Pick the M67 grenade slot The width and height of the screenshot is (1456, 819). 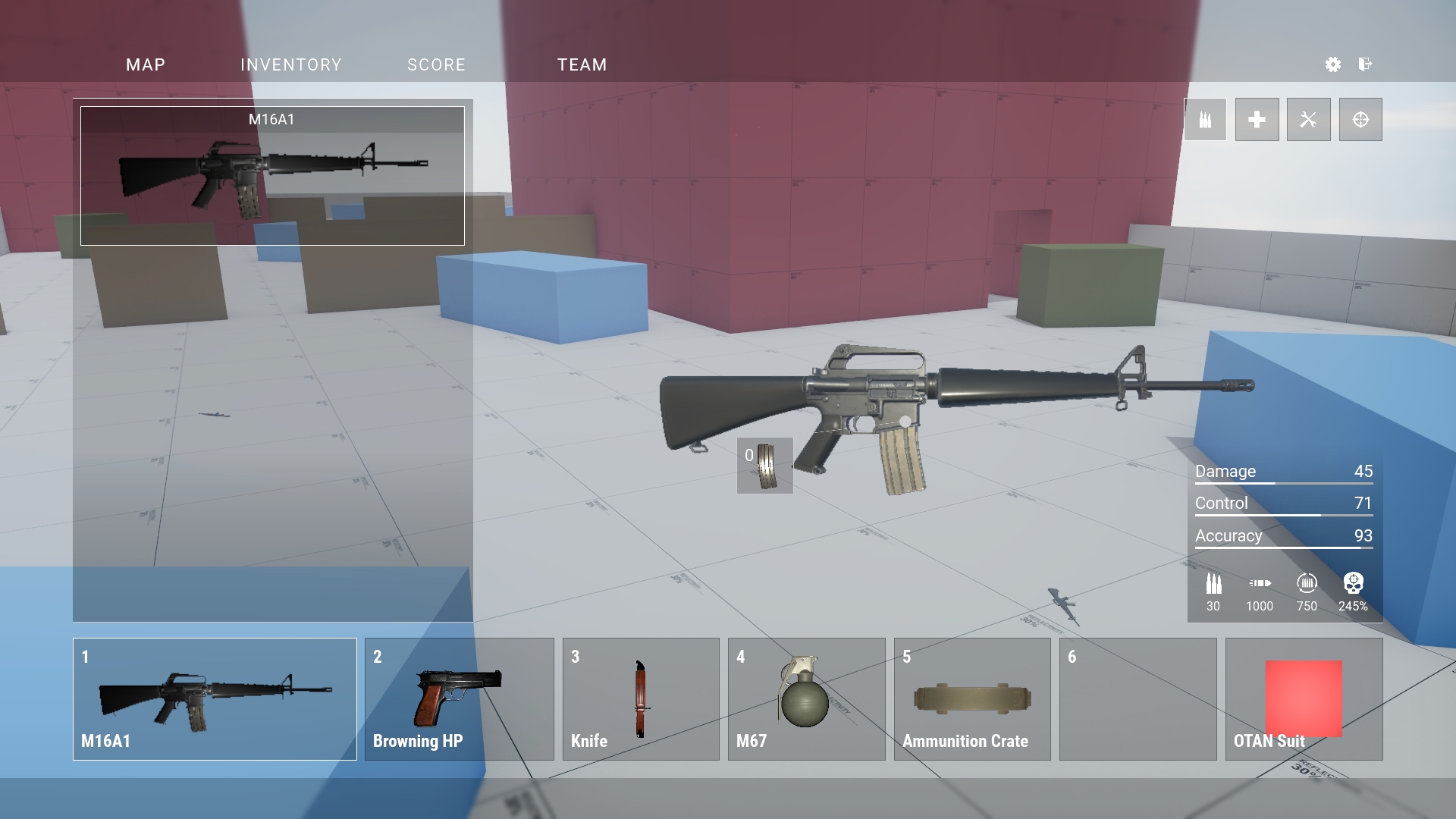806,698
